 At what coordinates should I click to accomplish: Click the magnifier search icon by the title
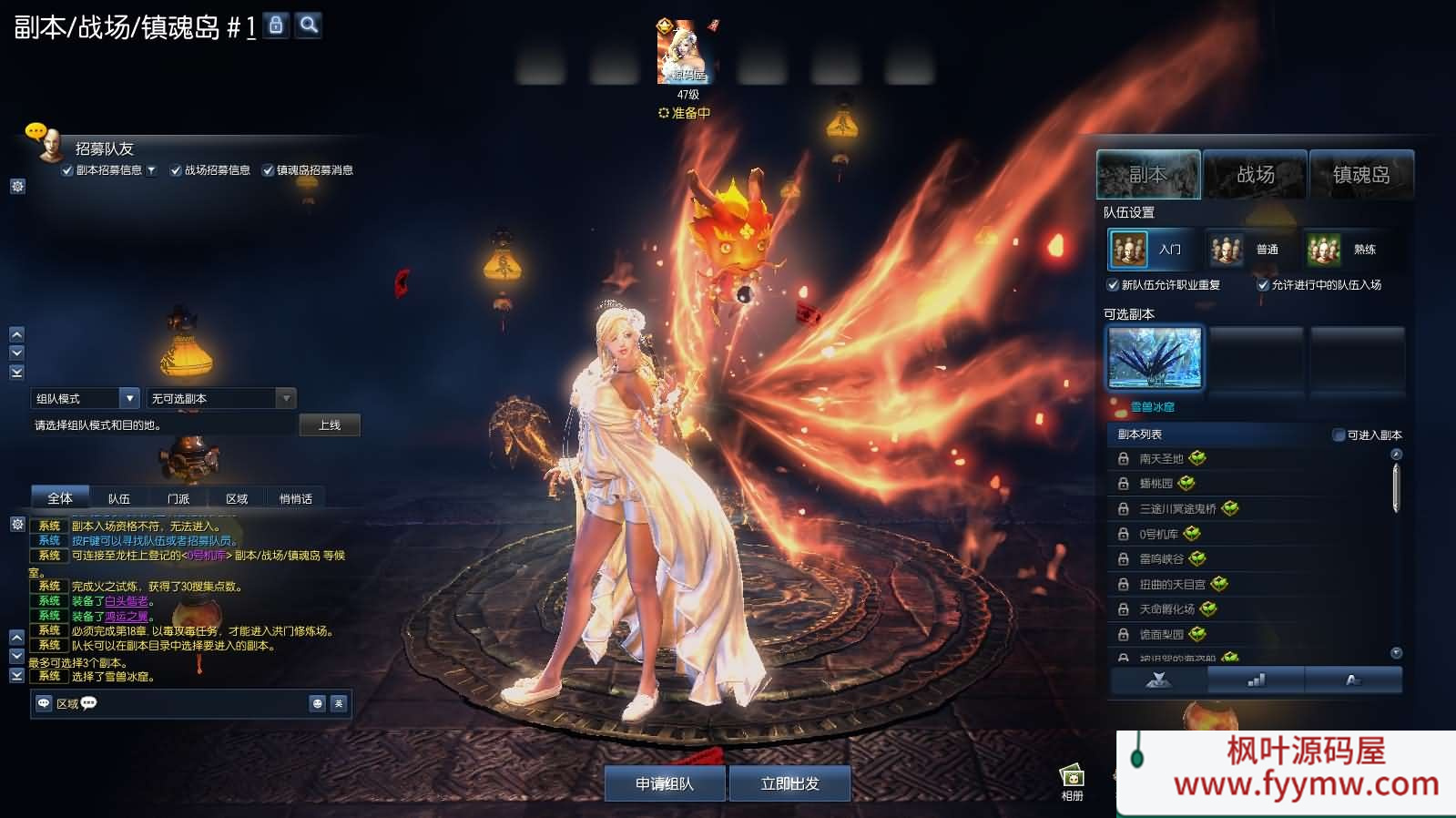pyautogui.click(x=309, y=25)
